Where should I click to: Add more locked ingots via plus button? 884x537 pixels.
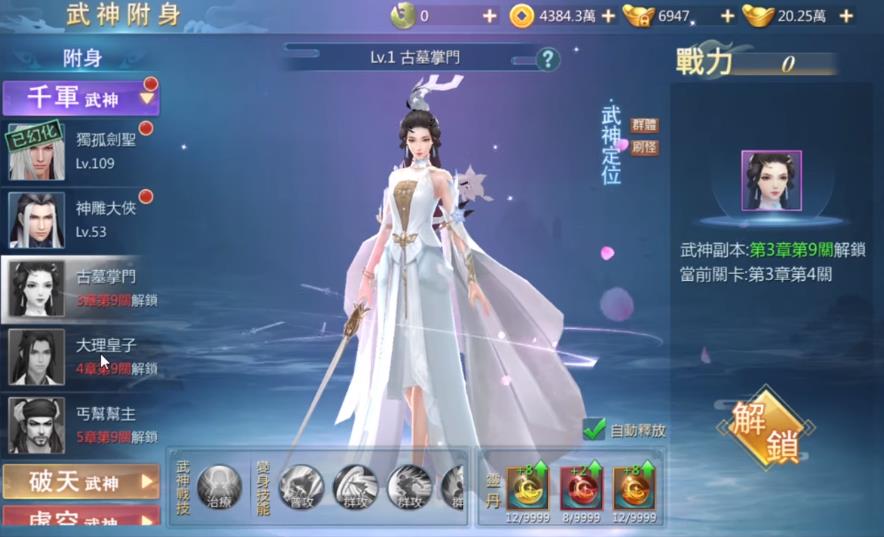(727, 16)
